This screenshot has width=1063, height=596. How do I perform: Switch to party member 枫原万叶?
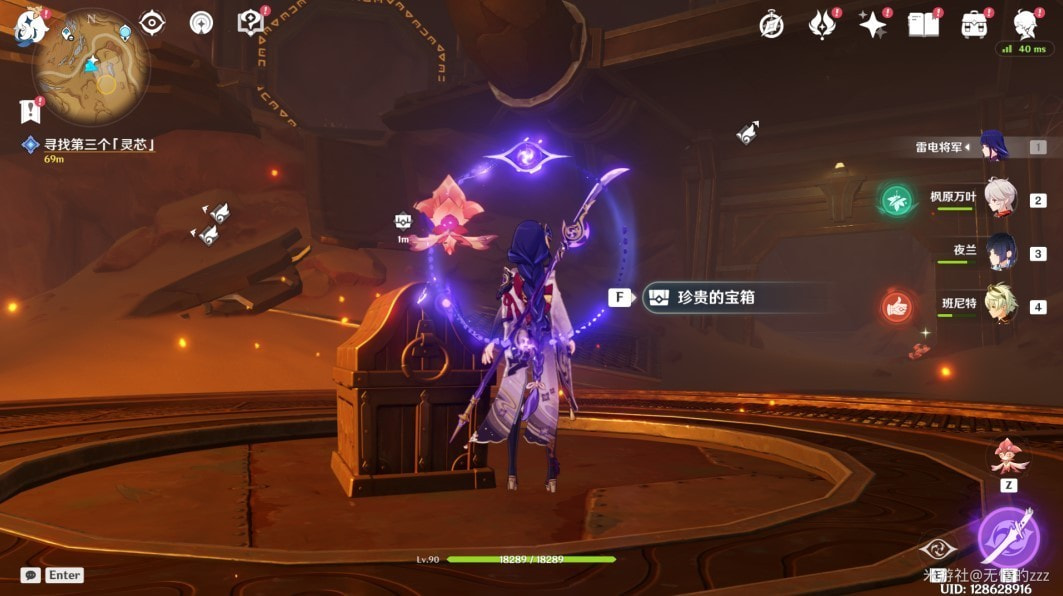point(999,198)
